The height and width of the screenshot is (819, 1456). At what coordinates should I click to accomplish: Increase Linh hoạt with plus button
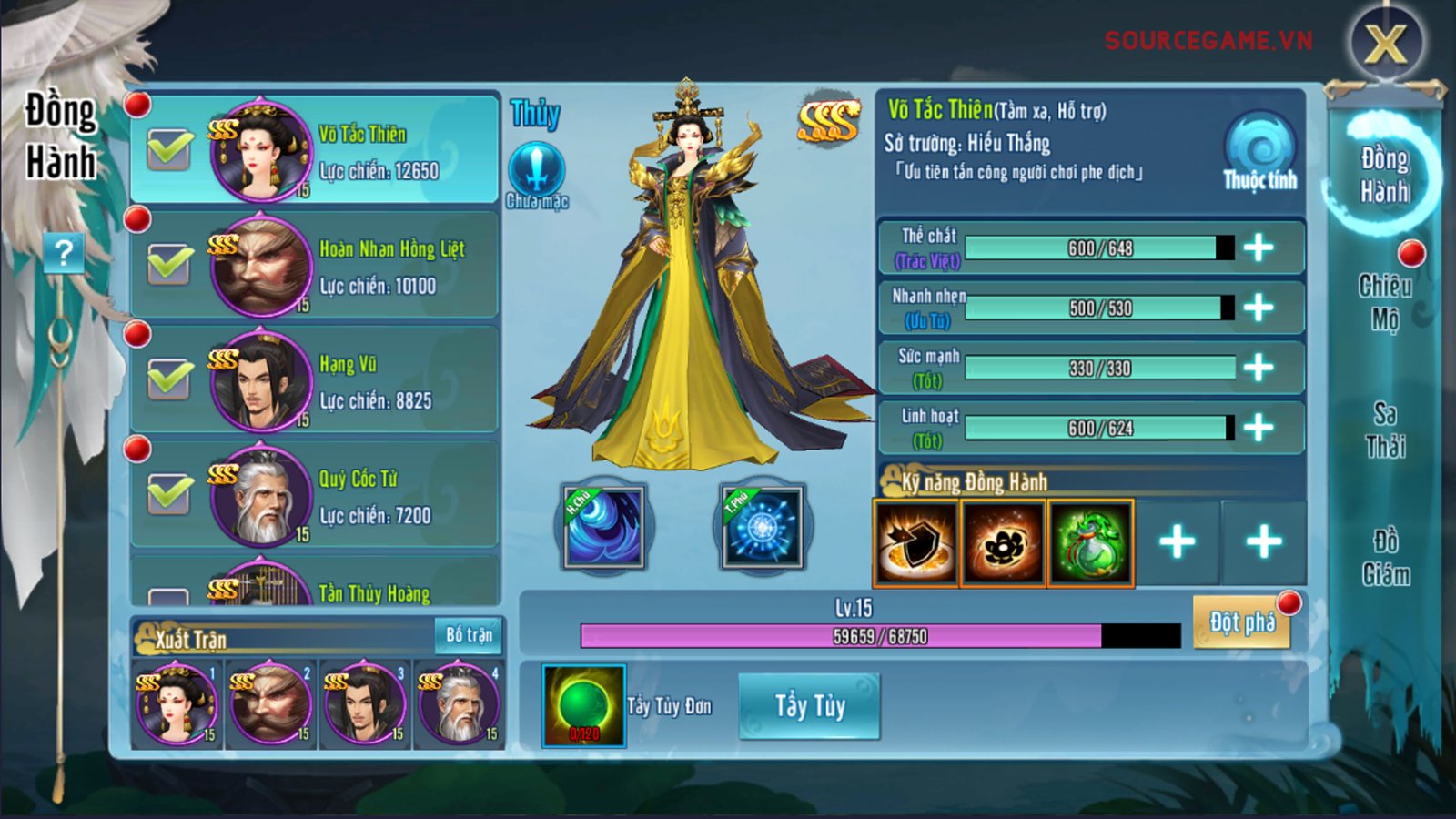tap(1259, 428)
